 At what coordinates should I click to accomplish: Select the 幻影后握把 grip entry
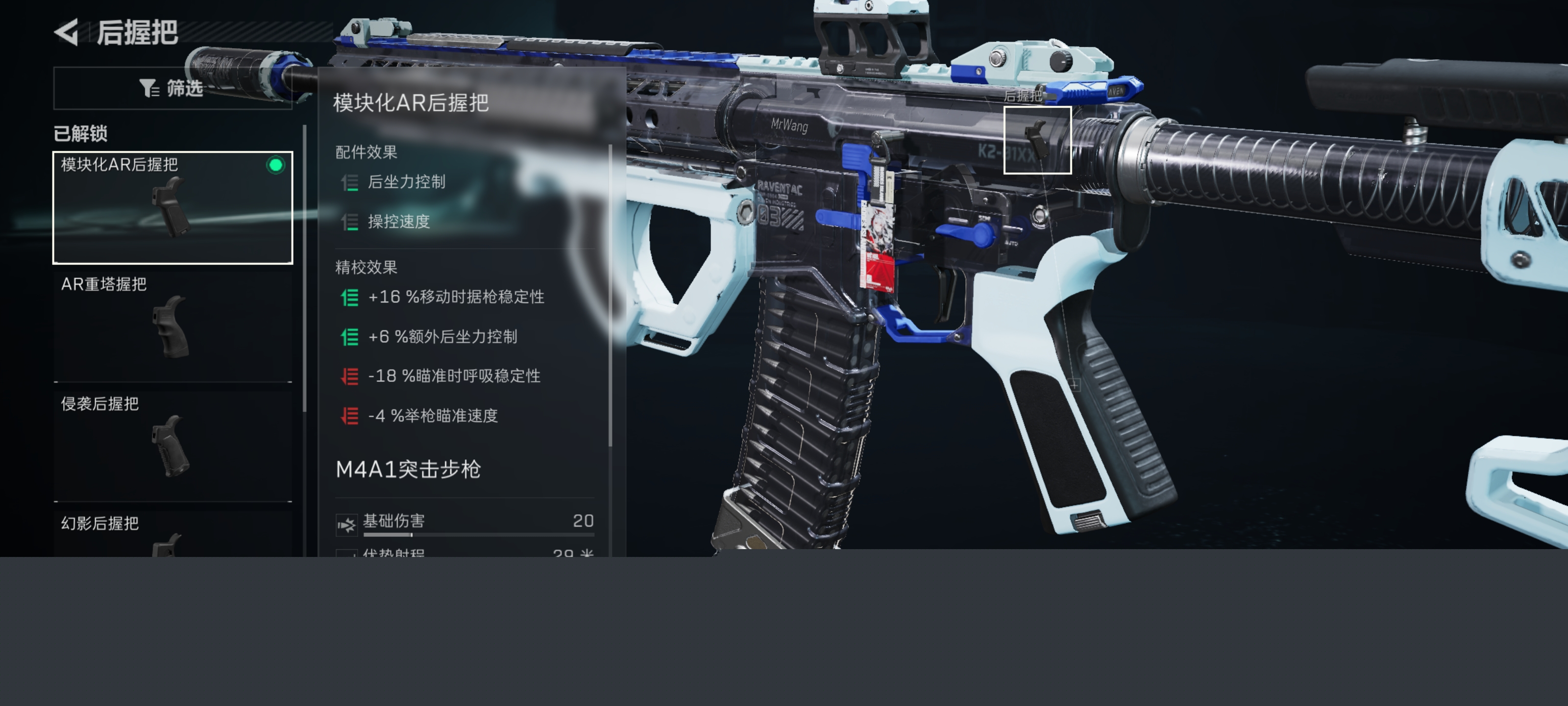pos(173,534)
